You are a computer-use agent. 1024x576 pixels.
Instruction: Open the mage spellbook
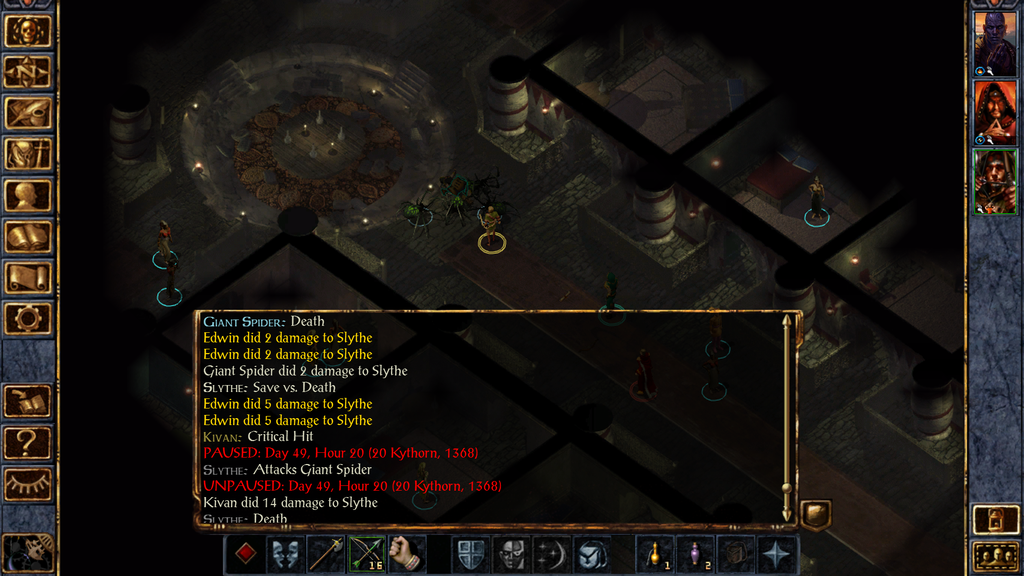(27, 237)
